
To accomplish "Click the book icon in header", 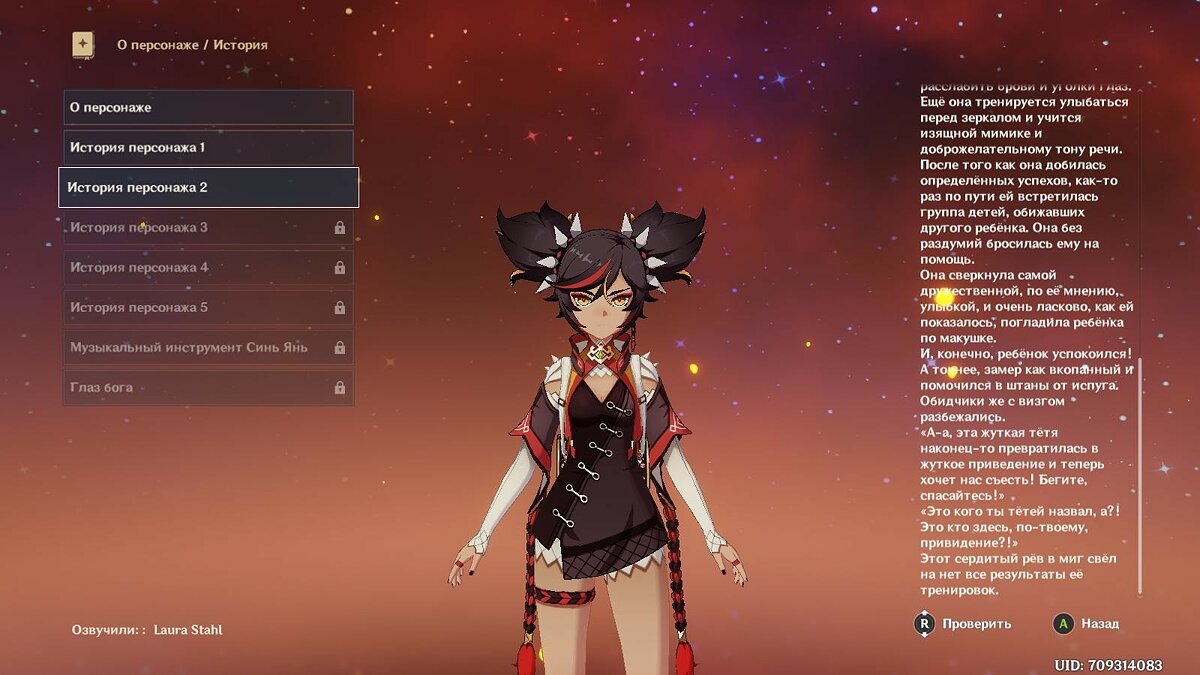I will click(83, 45).
